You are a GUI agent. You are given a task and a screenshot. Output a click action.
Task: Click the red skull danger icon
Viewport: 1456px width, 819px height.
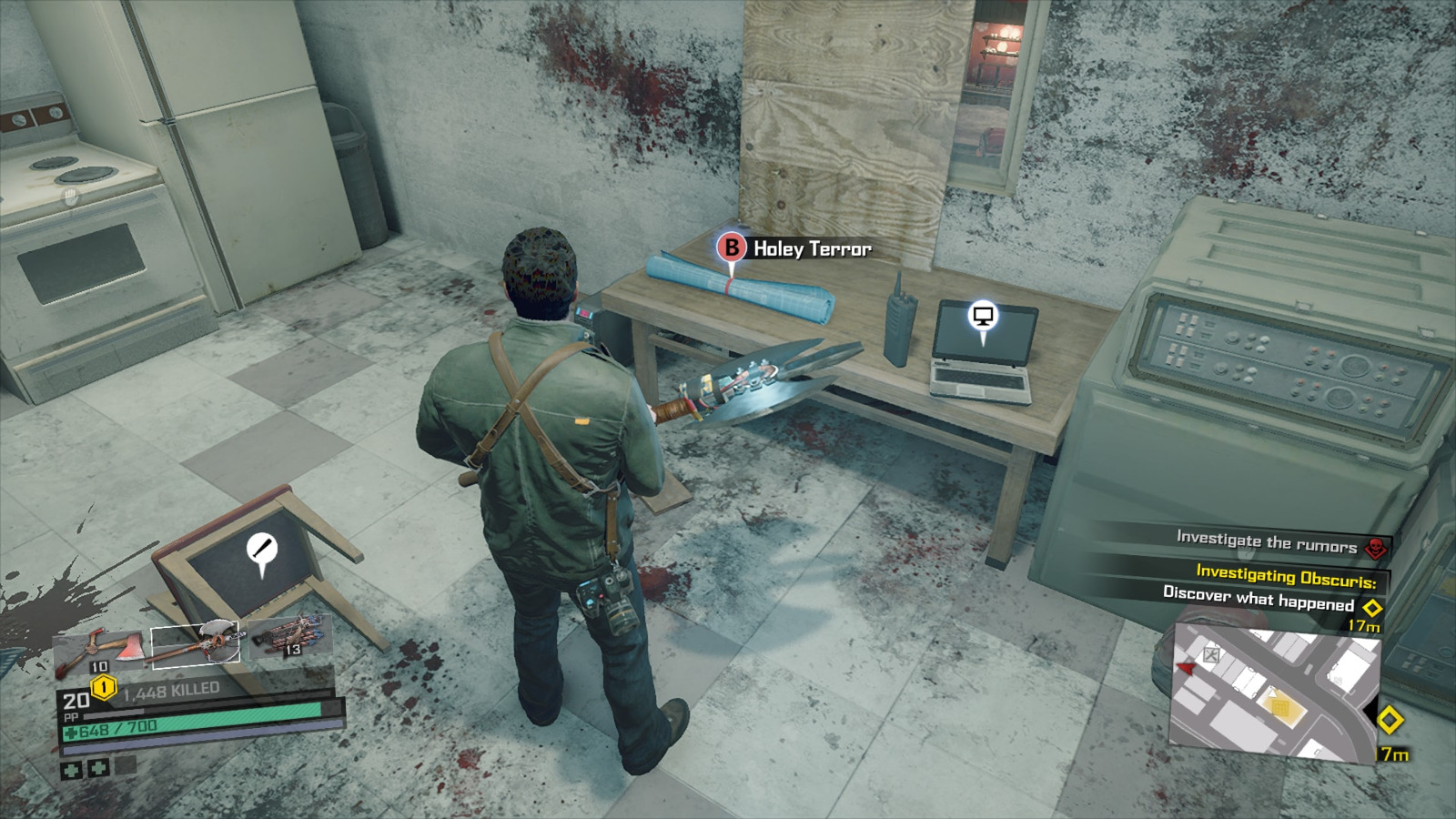pyautogui.click(x=1375, y=546)
